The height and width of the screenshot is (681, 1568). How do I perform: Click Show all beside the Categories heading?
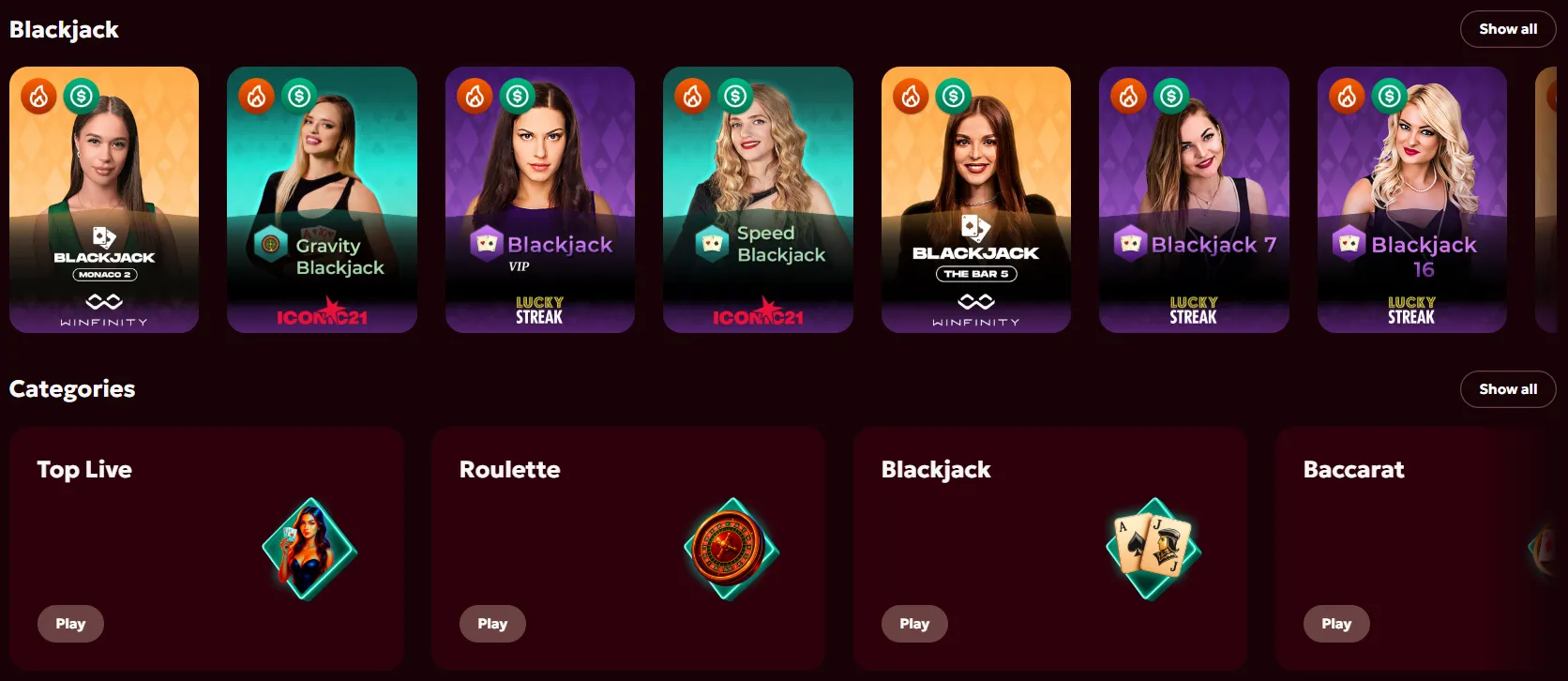point(1507,388)
